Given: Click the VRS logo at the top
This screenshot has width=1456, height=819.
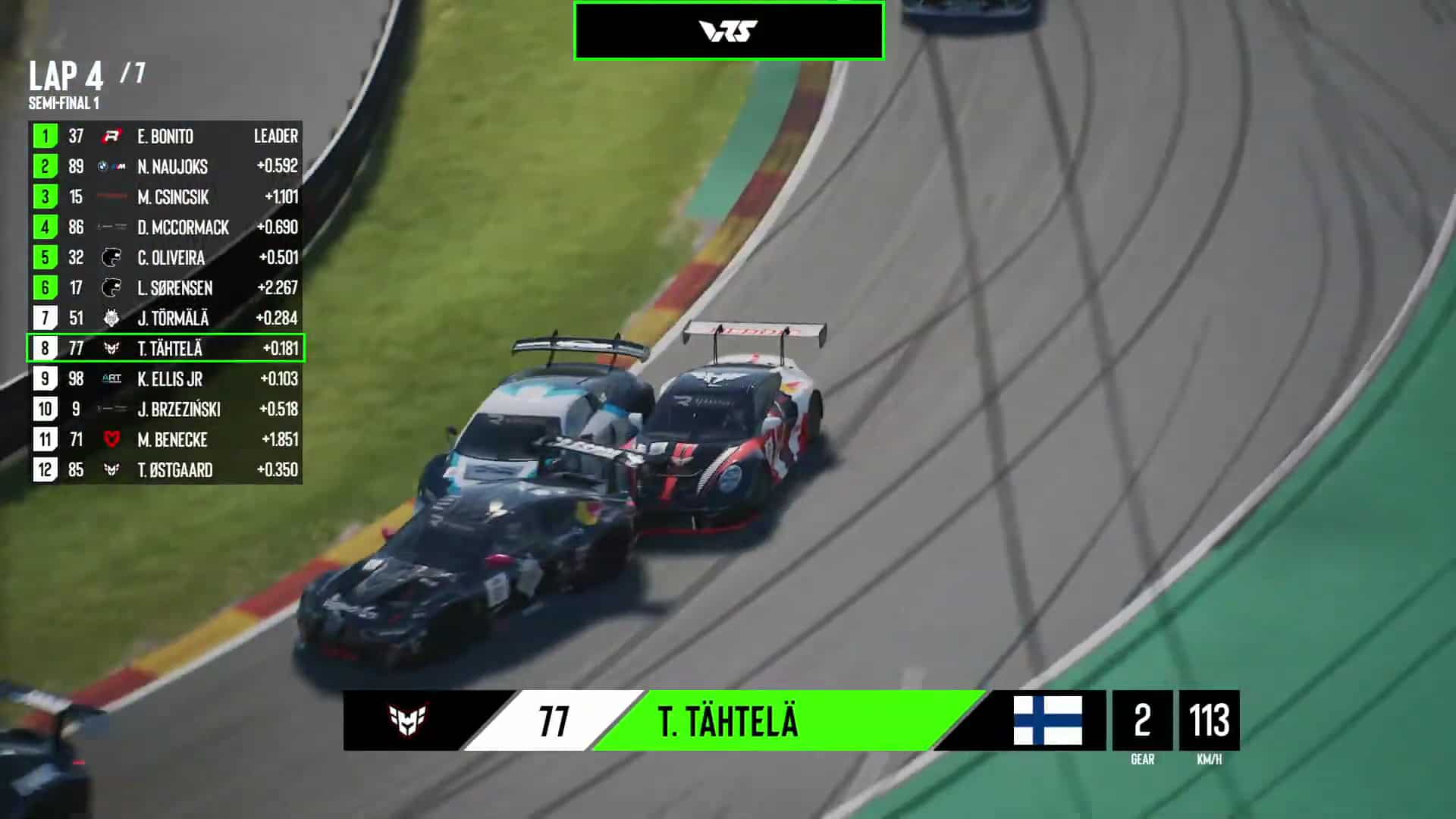Looking at the screenshot, I should [x=728, y=30].
